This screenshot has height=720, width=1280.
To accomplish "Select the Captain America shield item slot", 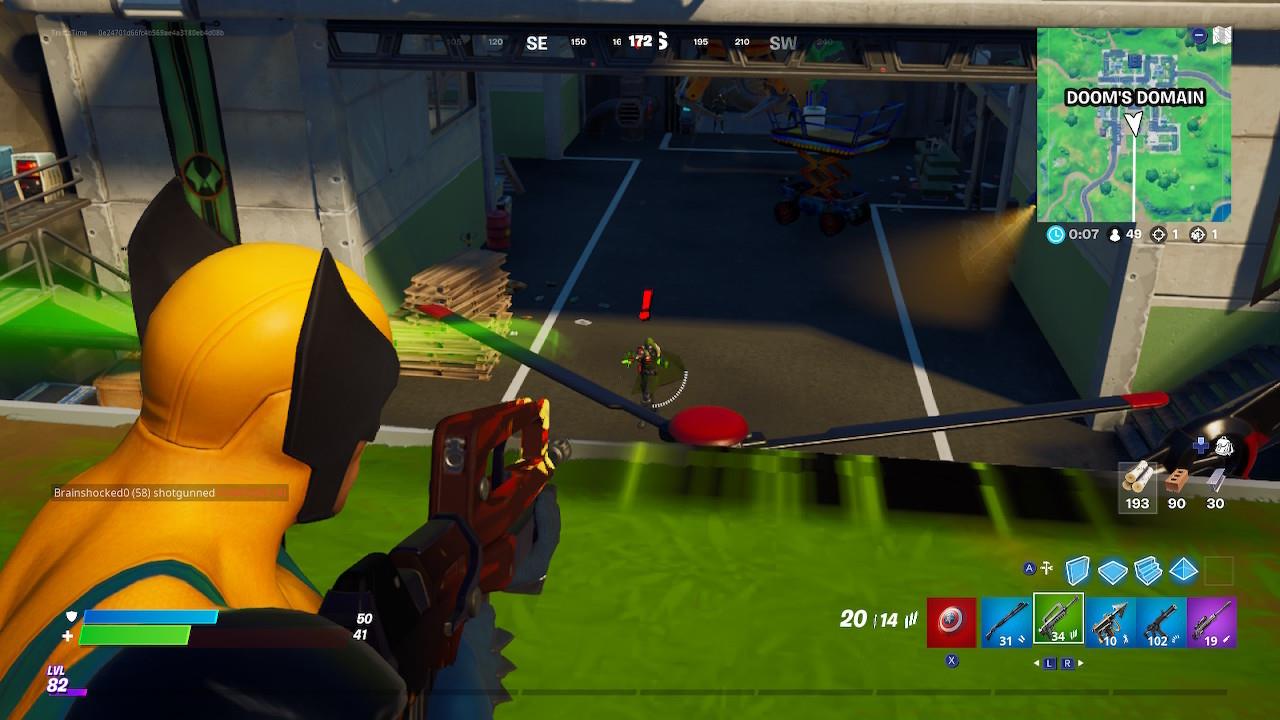I will click(950, 620).
